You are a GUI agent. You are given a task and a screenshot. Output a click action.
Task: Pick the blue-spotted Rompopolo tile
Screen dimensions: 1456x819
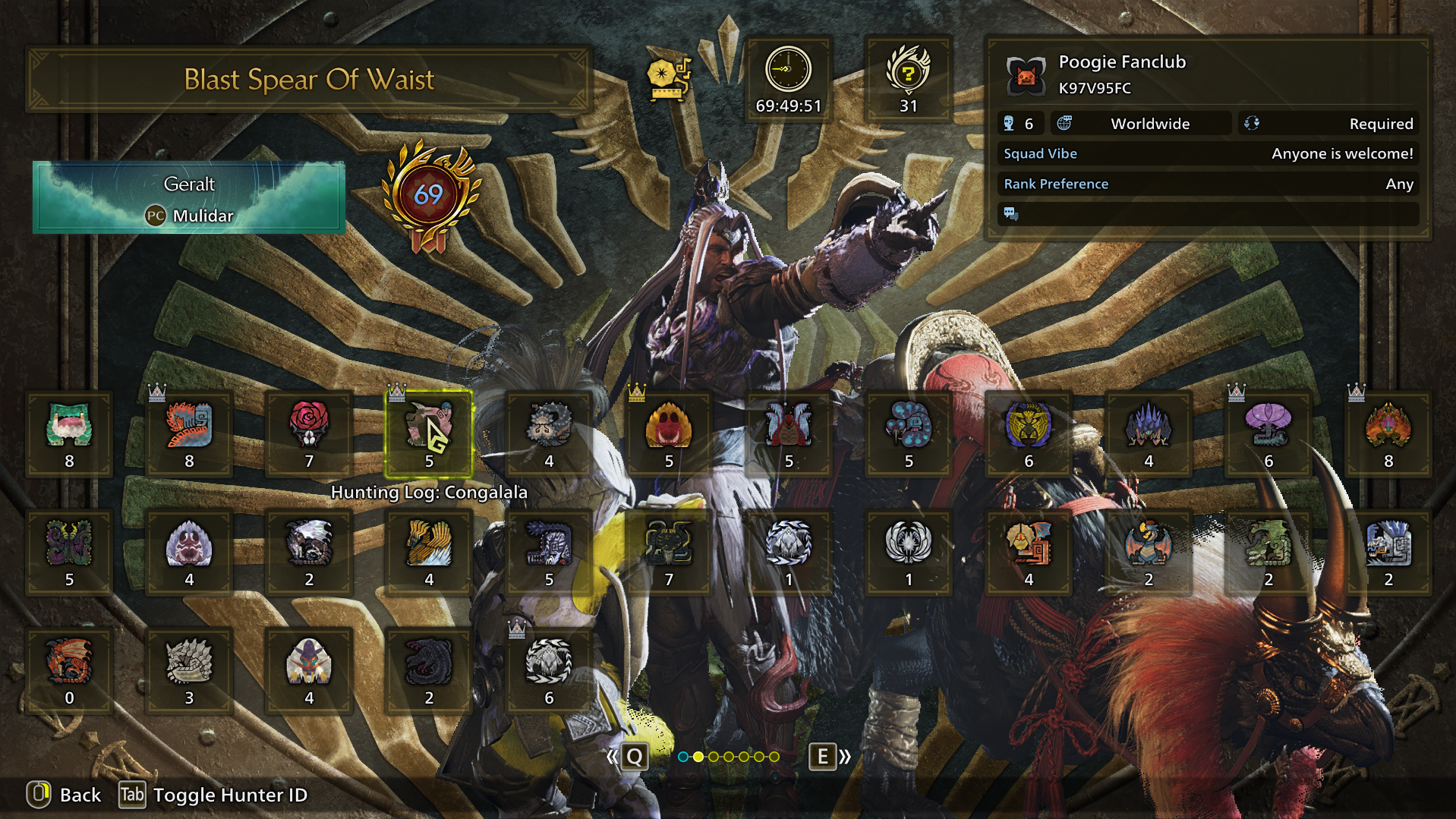[909, 433]
